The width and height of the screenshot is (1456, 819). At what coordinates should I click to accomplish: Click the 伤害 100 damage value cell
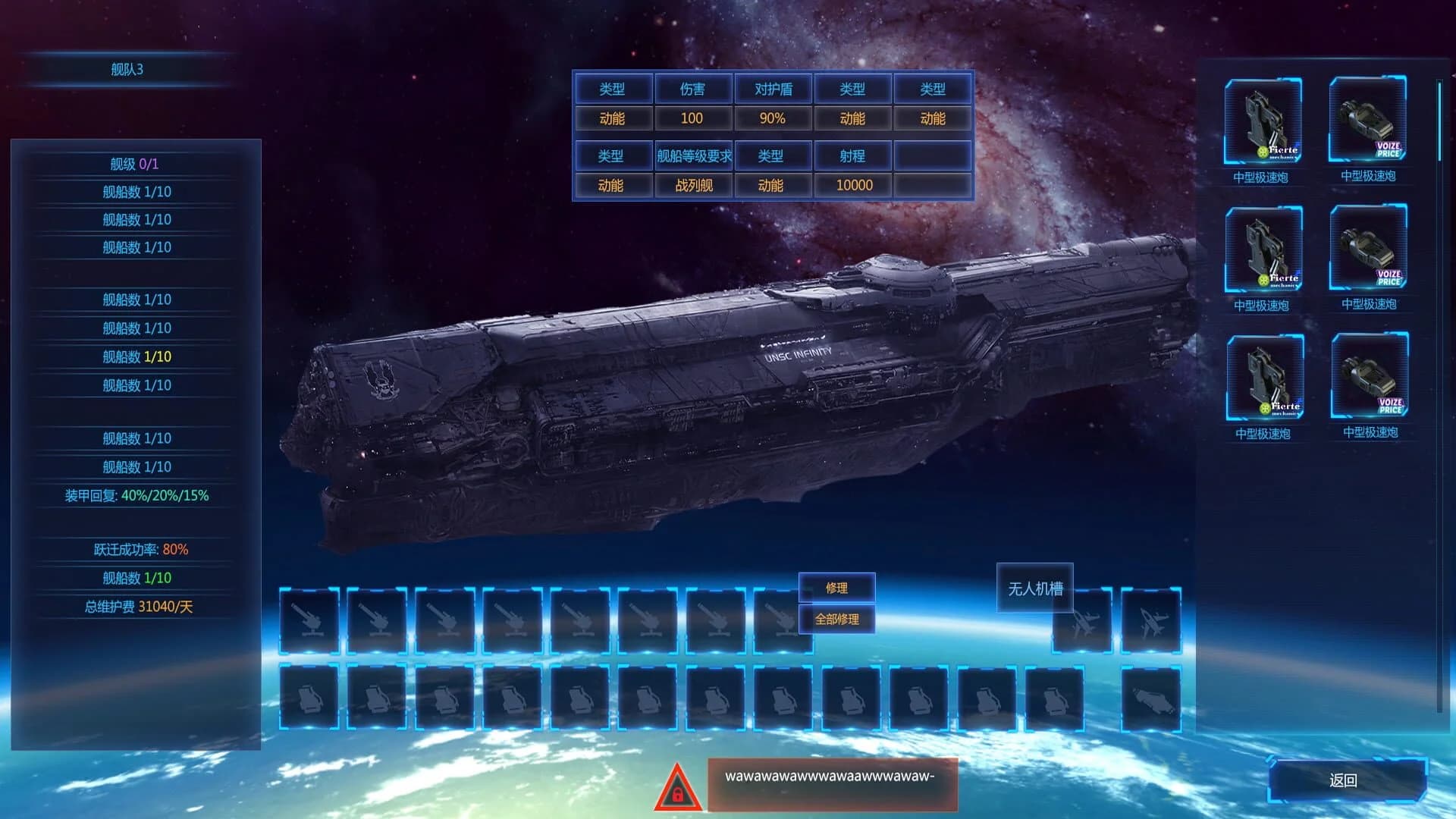[692, 118]
